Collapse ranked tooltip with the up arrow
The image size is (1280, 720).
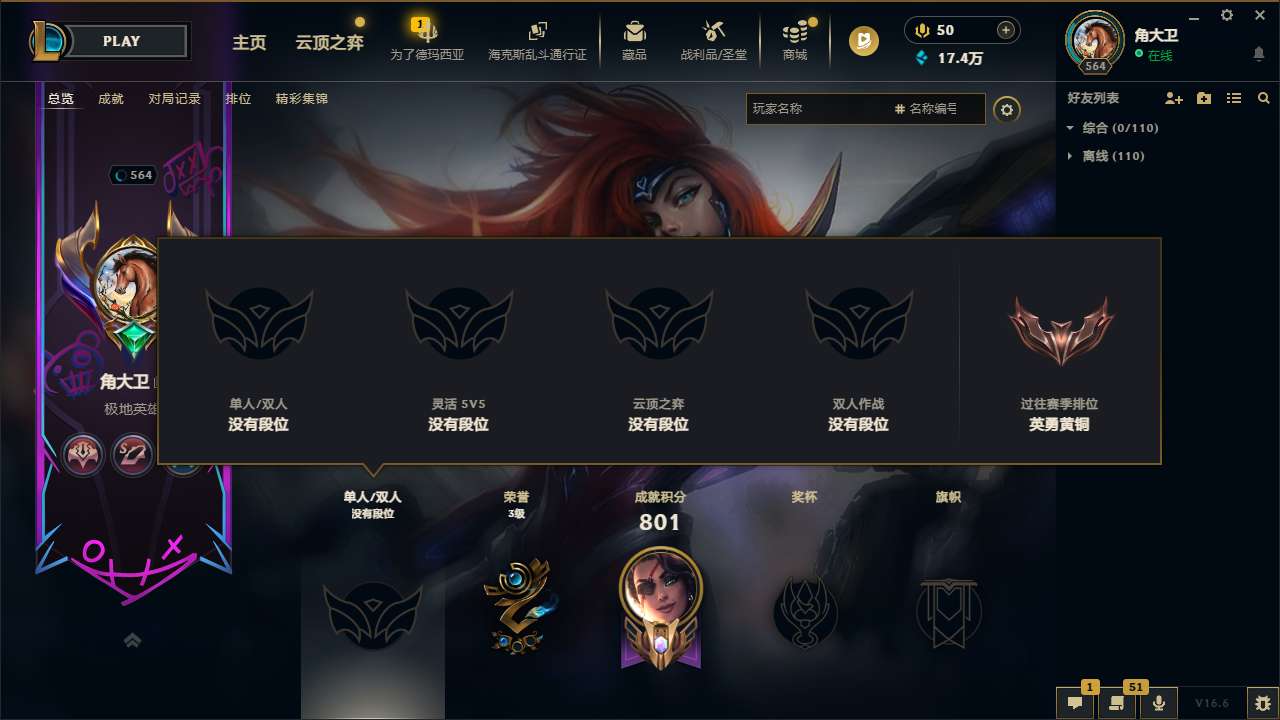(x=132, y=639)
